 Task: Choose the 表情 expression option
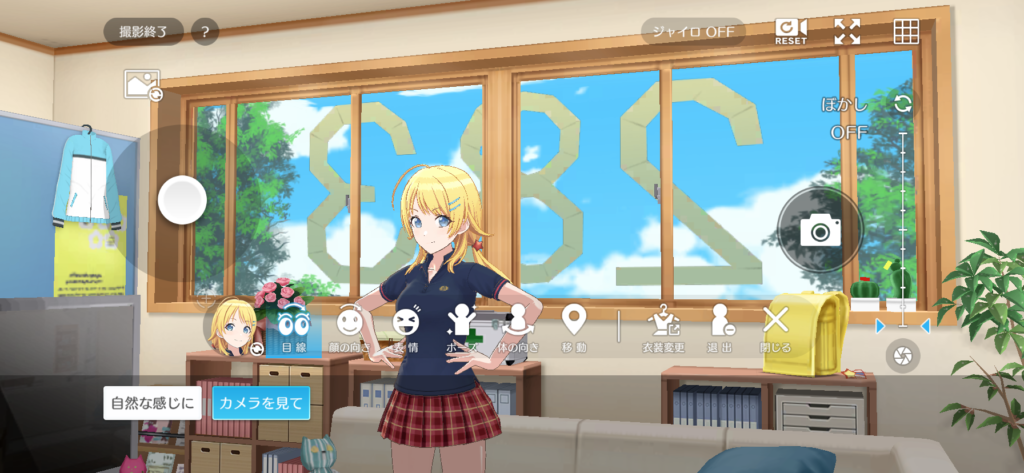(x=406, y=329)
